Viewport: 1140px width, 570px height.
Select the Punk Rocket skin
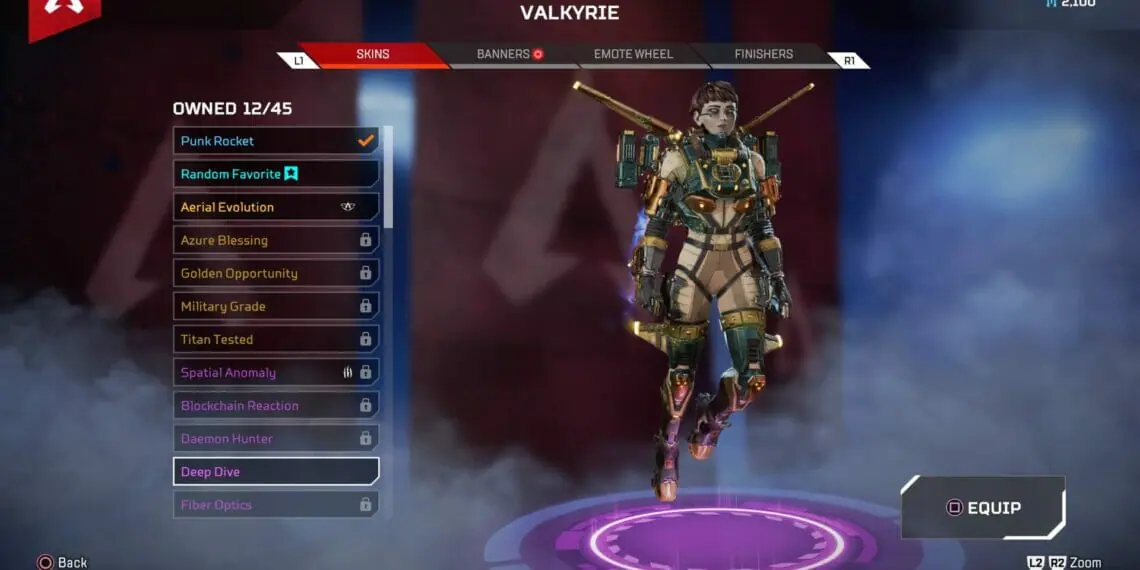[276, 141]
